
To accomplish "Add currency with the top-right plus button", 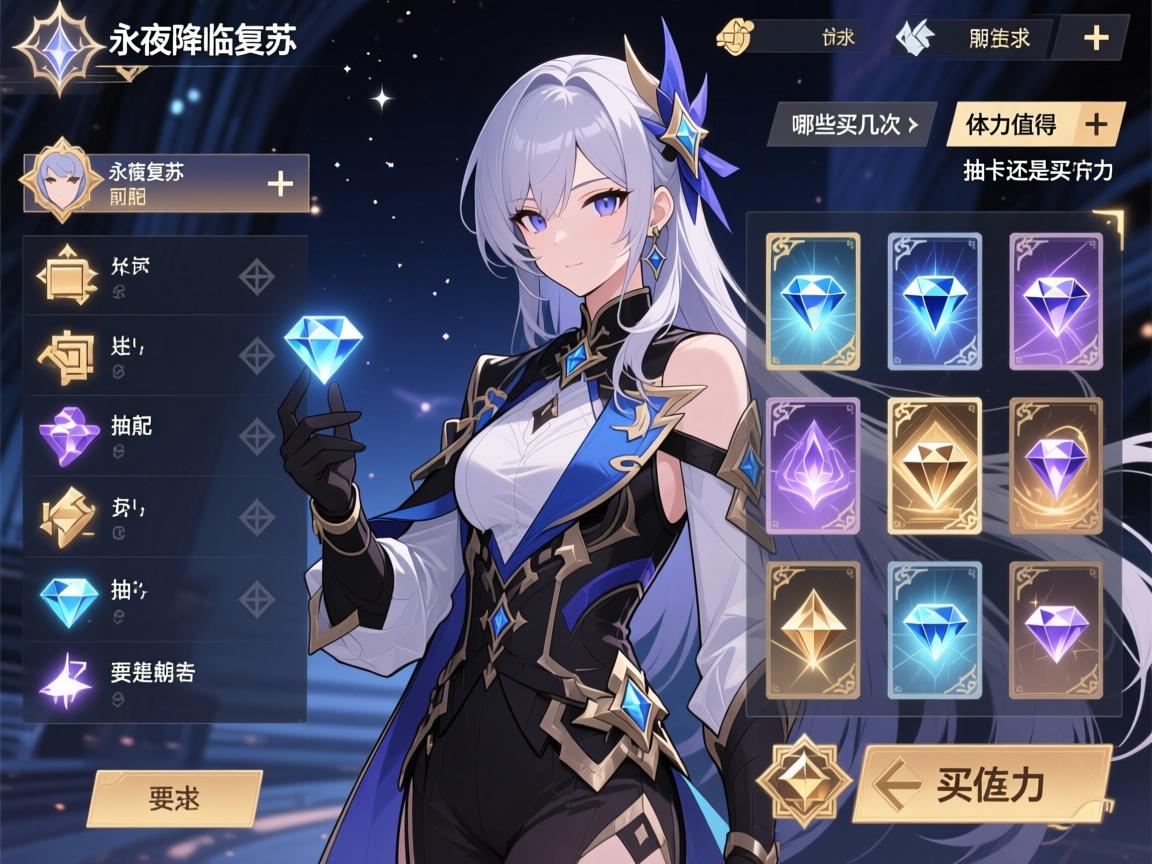I will 1096,39.
